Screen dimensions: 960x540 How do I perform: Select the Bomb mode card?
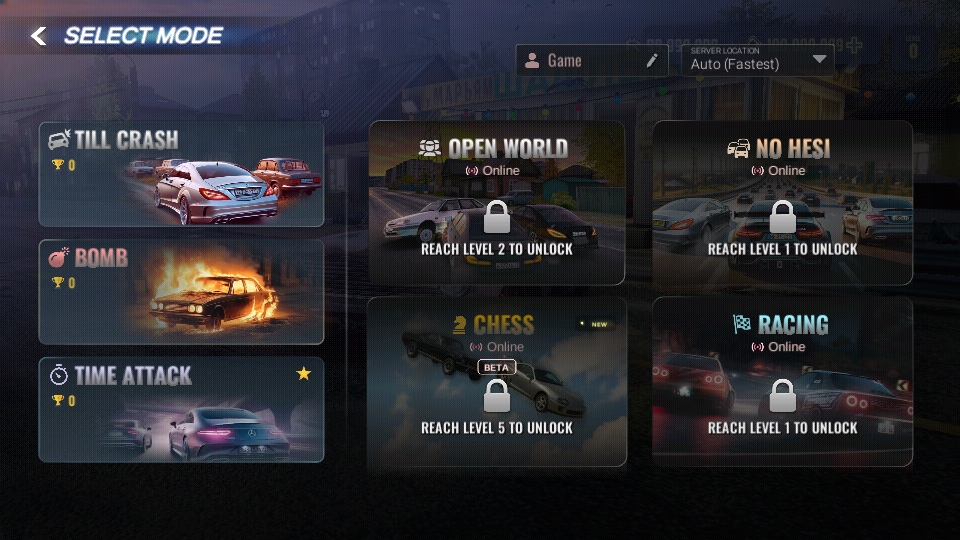click(x=181, y=292)
